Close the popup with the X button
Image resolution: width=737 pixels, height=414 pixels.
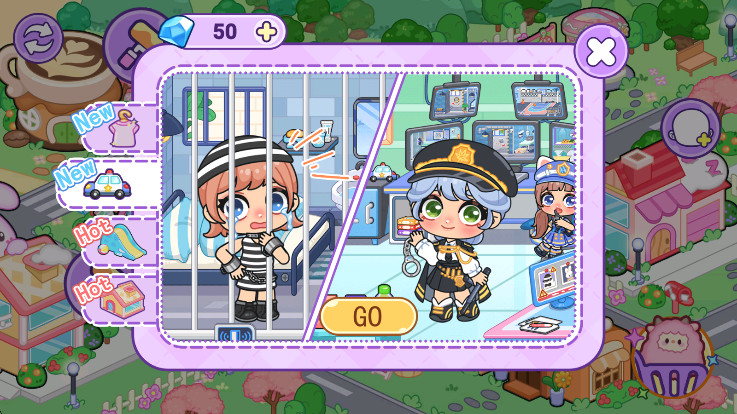pyautogui.click(x=601, y=50)
